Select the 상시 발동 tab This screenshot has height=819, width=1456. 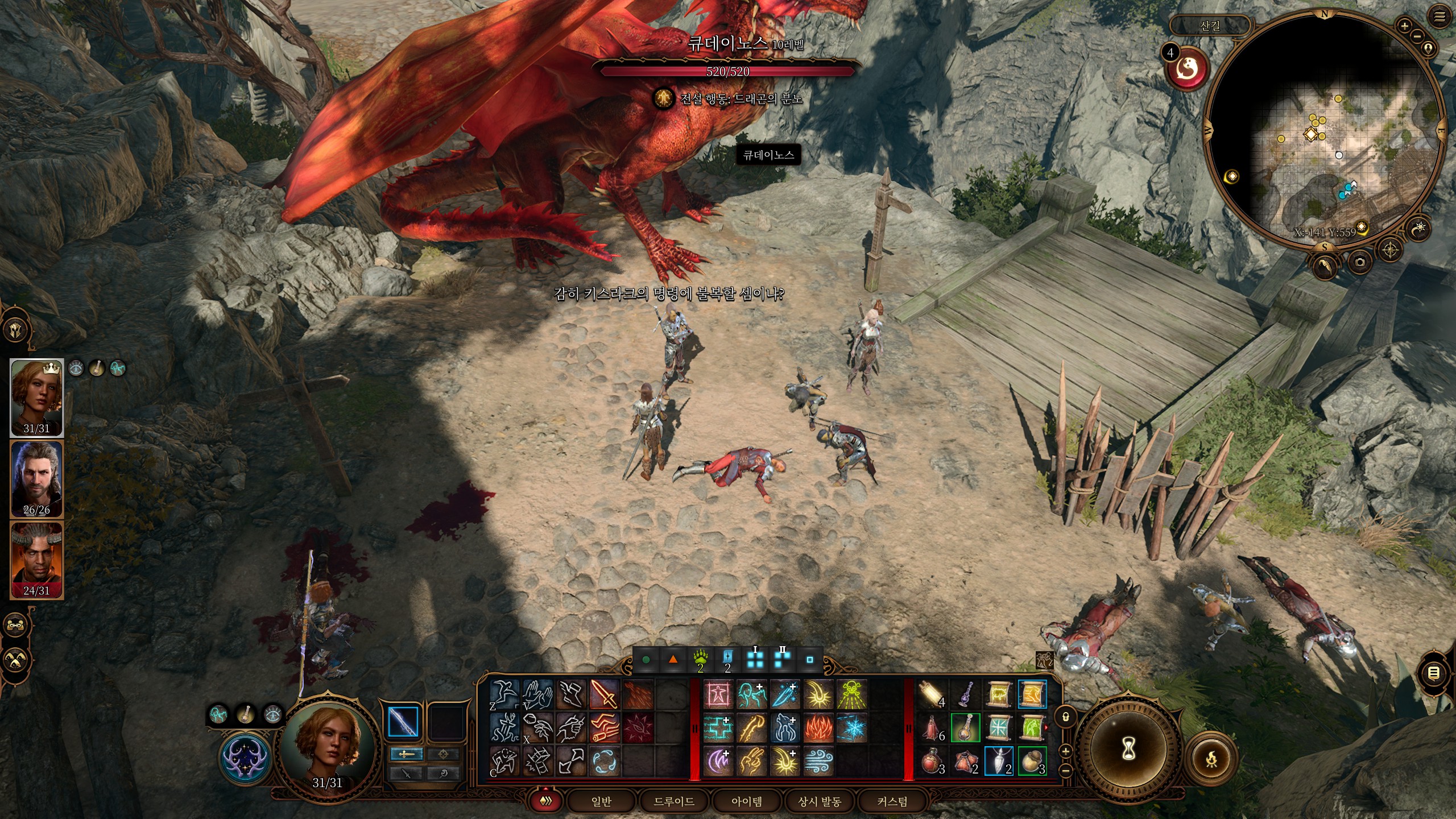(820, 801)
